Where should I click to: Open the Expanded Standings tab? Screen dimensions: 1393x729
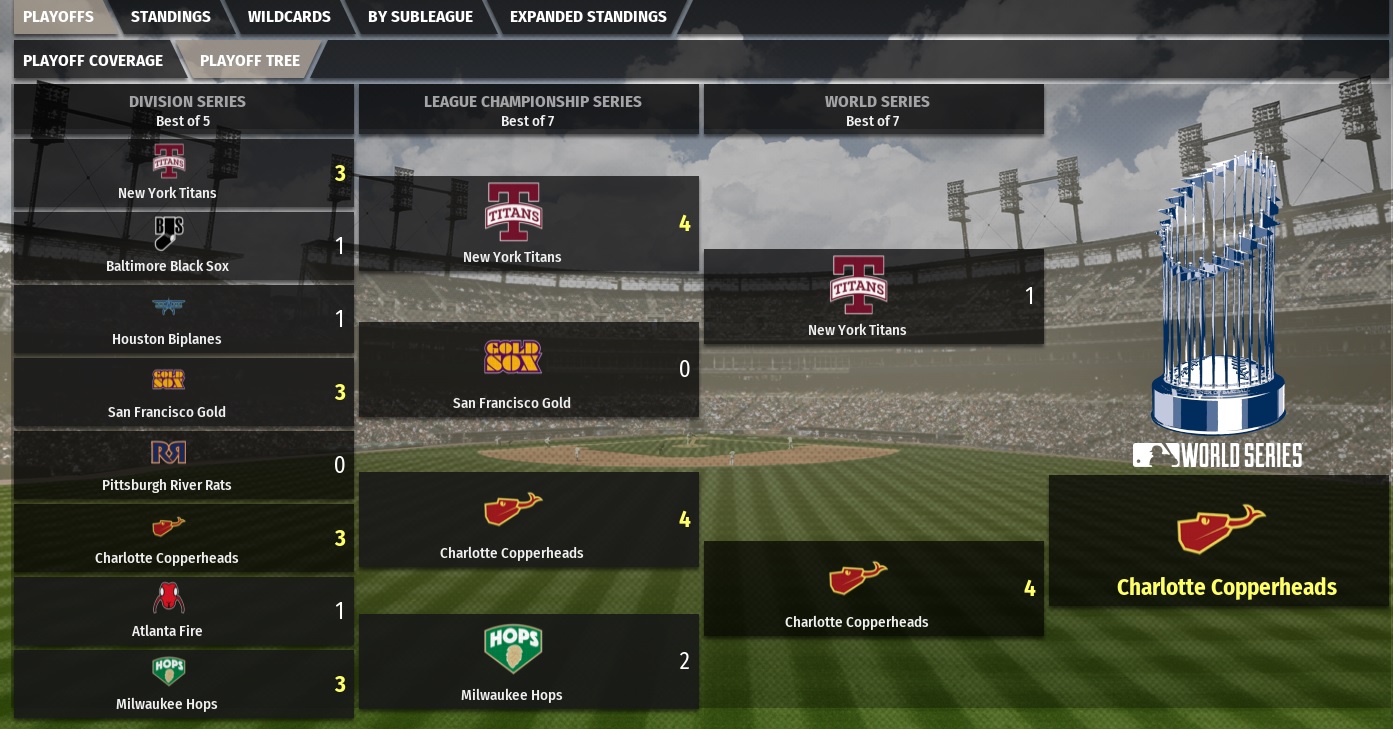pyautogui.click(x=587, y=17)
